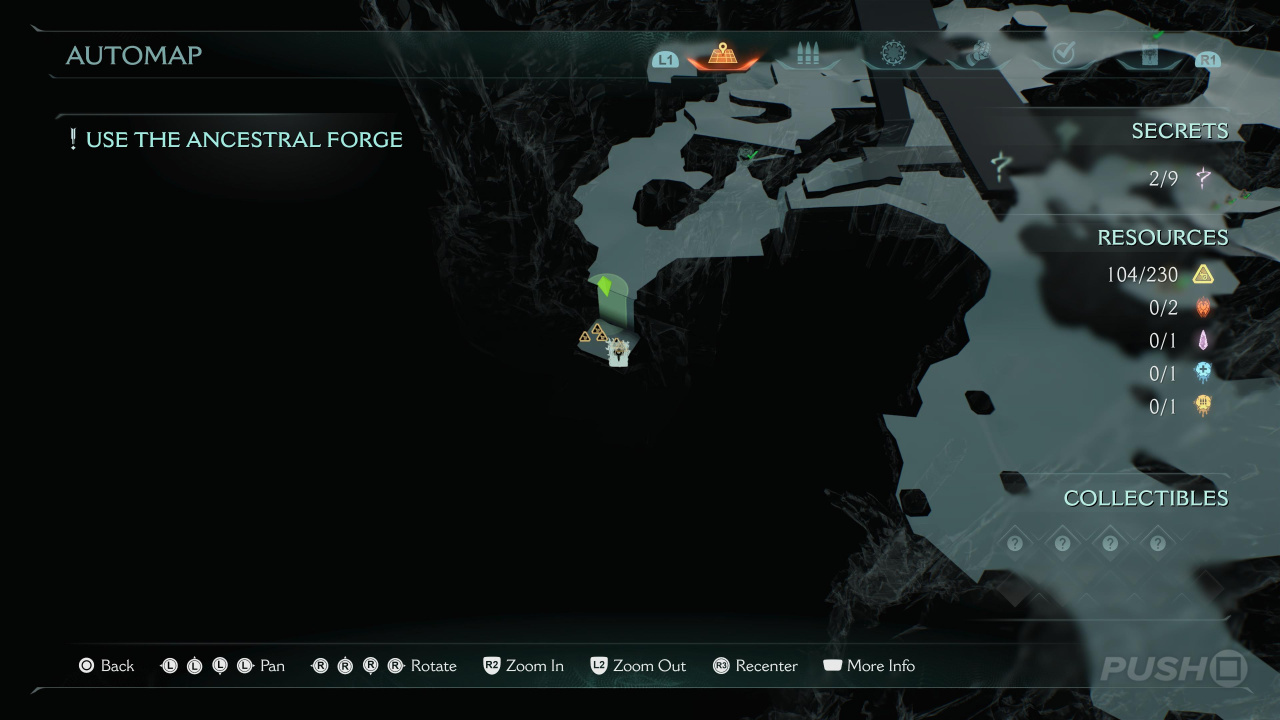Click the yellow skull resource icon
This screenshot has width=1280, height=720.
tap(1203, 405)
